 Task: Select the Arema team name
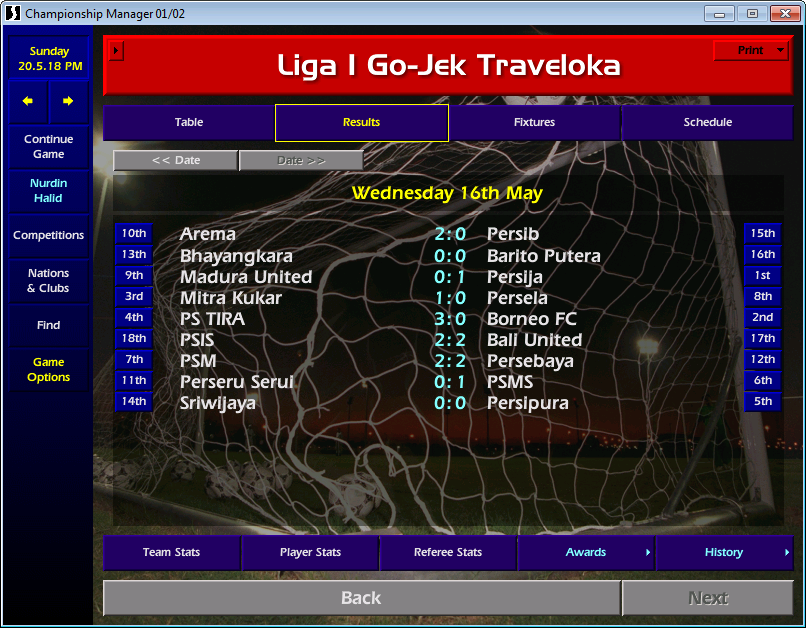(x=208, y=234)
